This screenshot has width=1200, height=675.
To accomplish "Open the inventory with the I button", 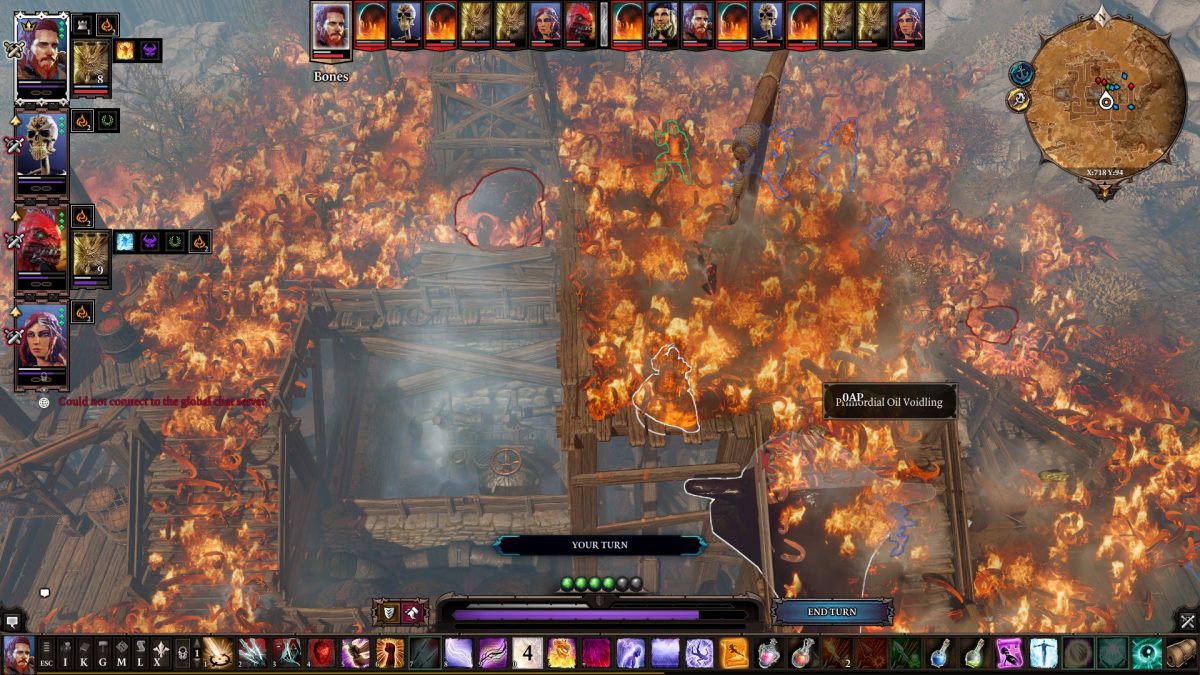I will pos(66,654).
